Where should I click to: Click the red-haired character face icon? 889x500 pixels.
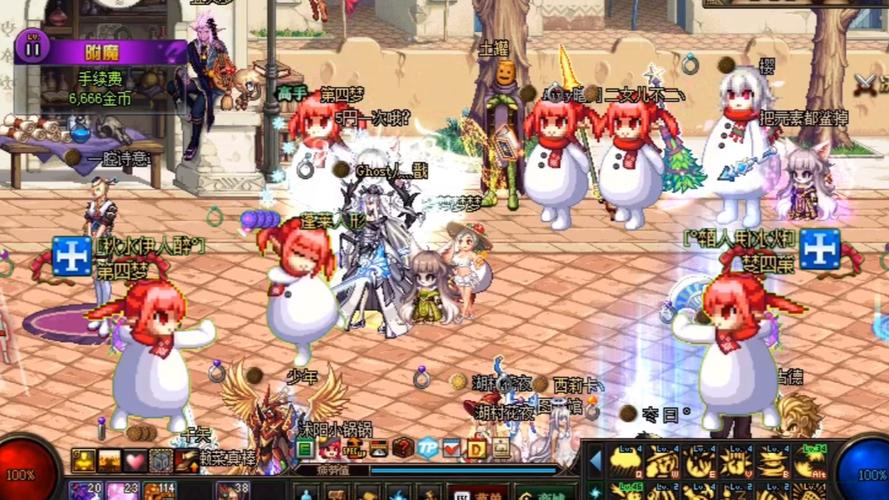click(x=330, y=448)
